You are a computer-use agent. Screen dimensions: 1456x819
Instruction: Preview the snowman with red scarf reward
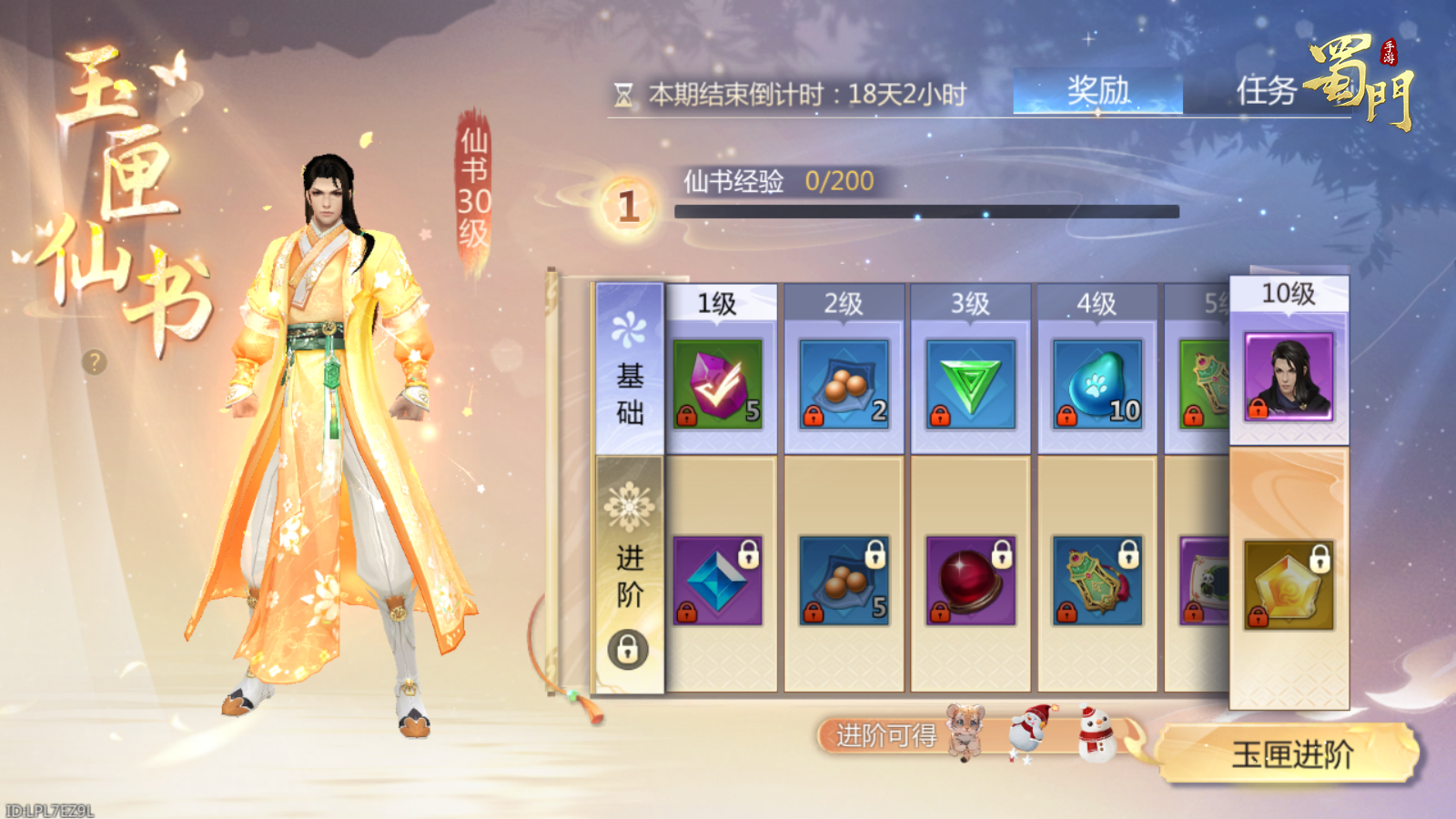[x=1097, y=733]
